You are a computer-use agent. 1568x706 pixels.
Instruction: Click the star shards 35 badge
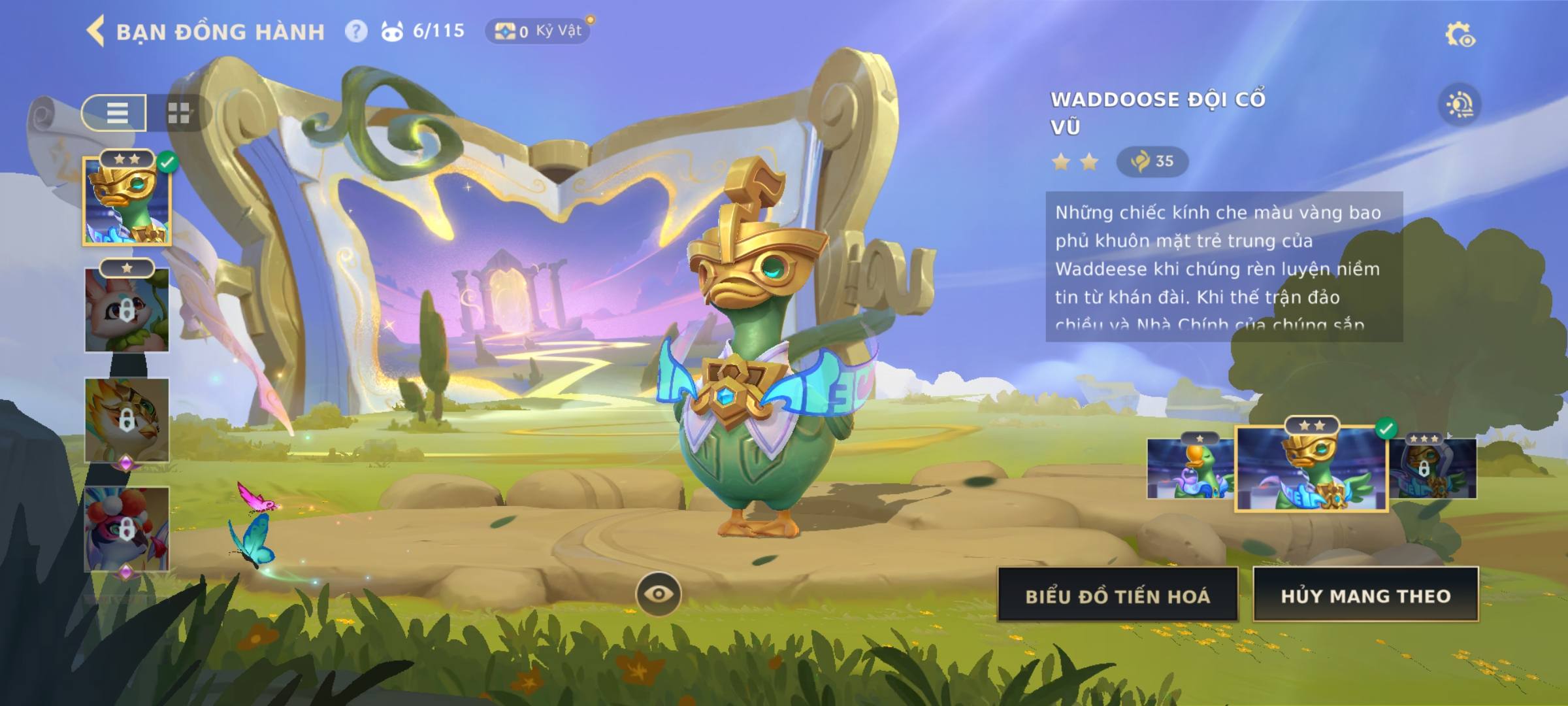tap(1152, 161)
